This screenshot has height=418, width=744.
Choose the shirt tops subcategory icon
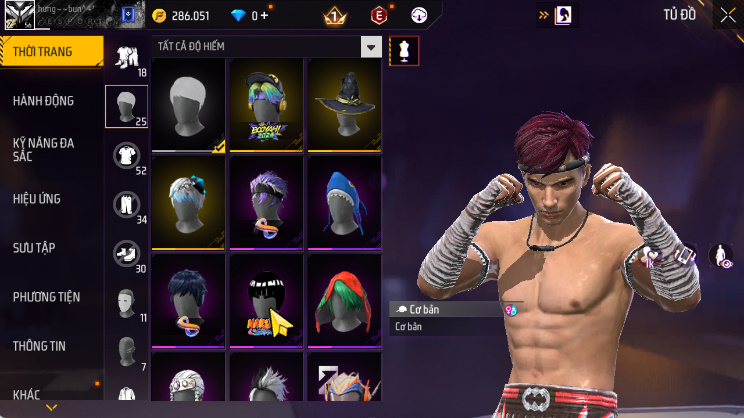(x=126, y=154)
